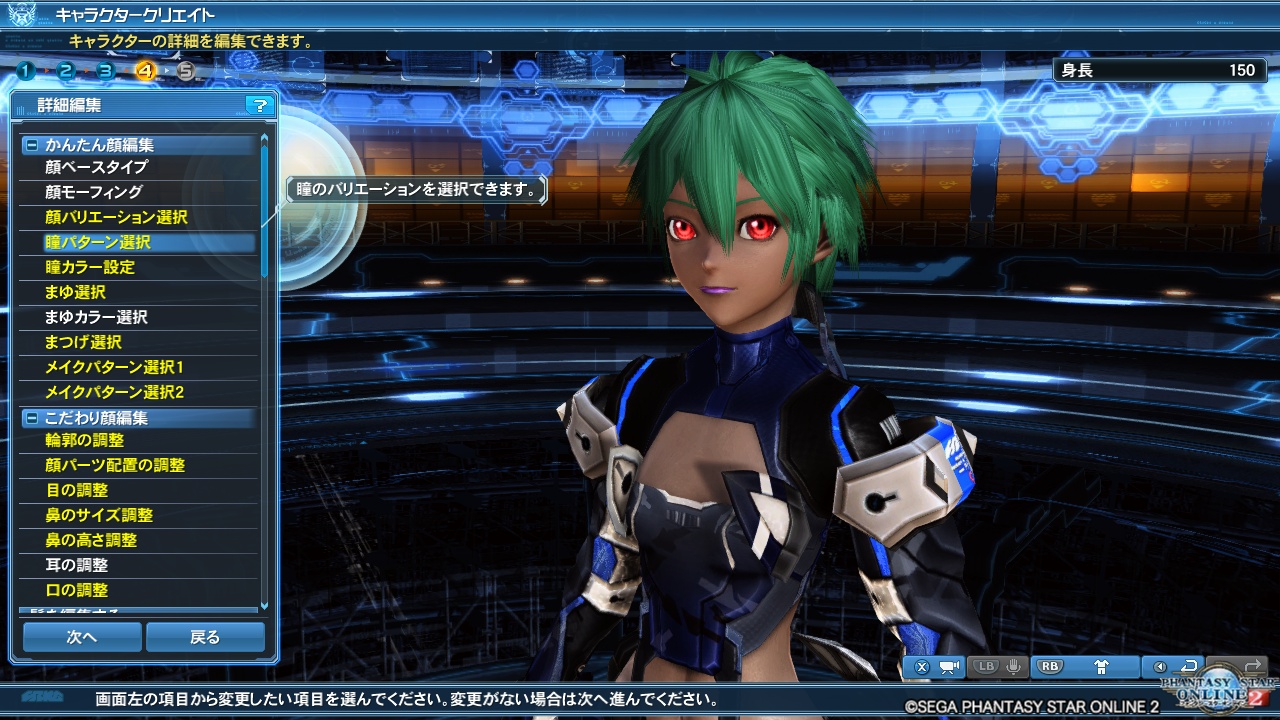The width and height of the screenshot is (1280, 720).
Task: Select まつげ選択 eyelash option
Action: click(83, 342)
